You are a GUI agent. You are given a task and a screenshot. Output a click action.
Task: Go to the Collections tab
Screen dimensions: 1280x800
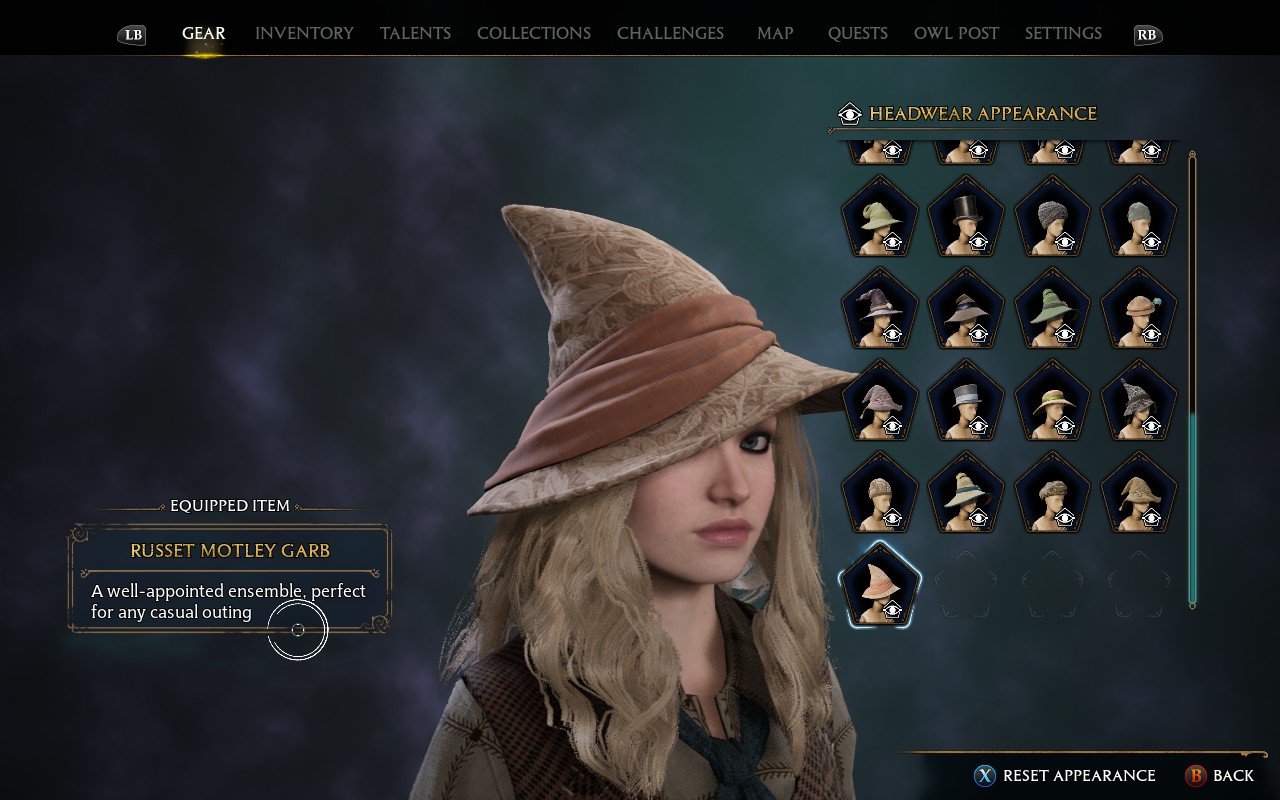534,33
